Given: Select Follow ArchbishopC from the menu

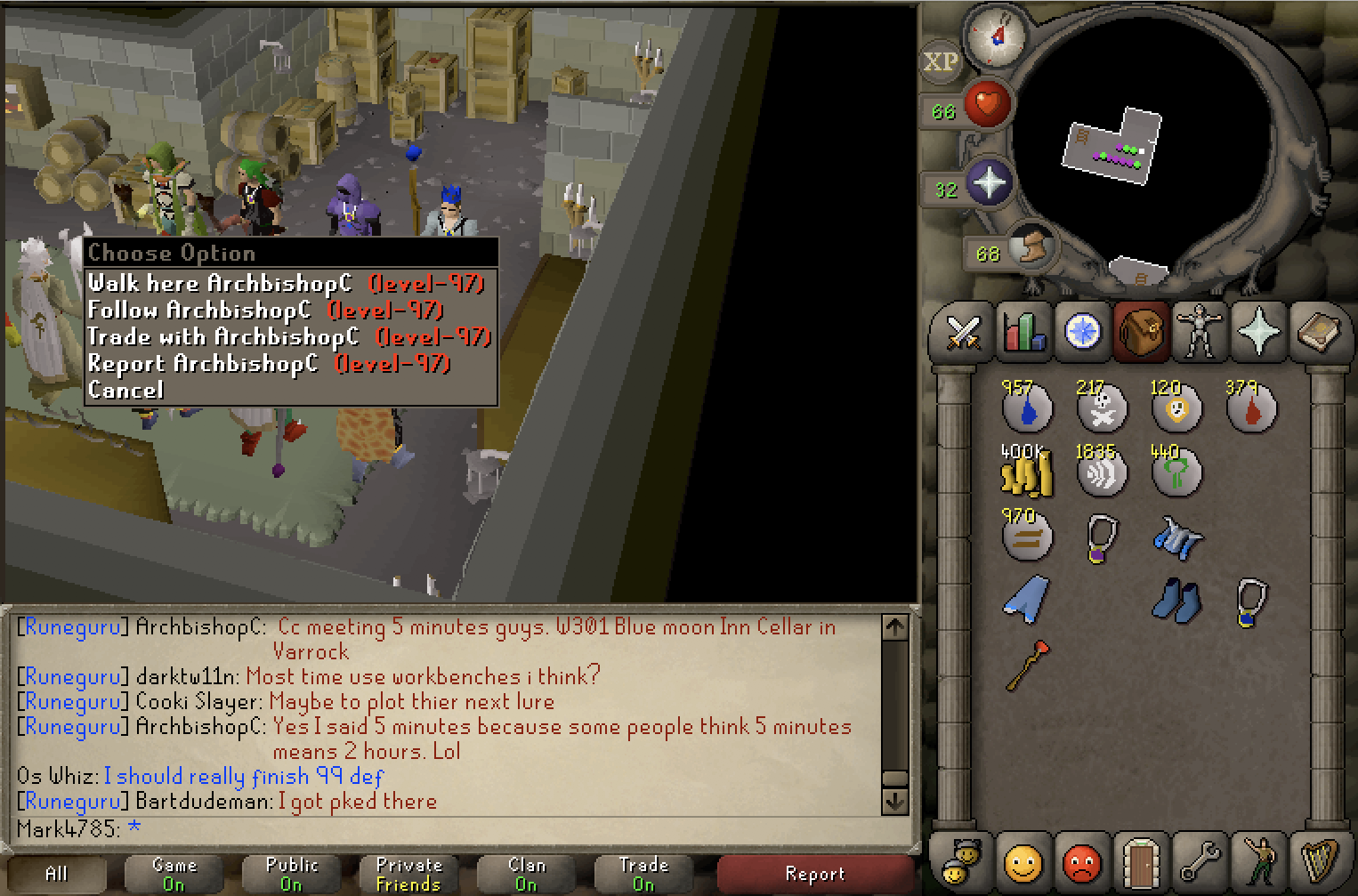Looking at the screenshot, I should (264, 311).
